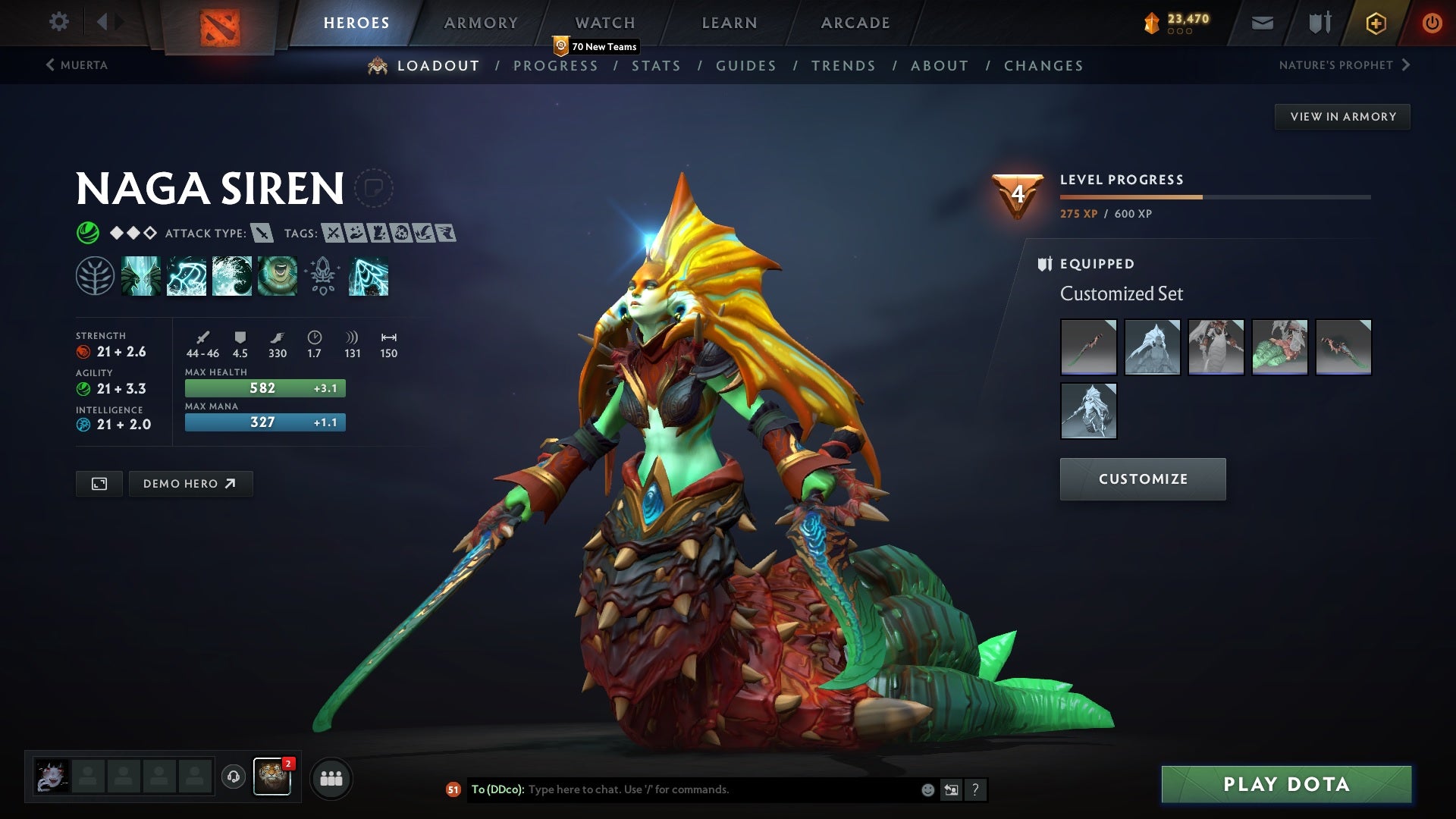Select the green facet leaf icon

coord(96,276)
